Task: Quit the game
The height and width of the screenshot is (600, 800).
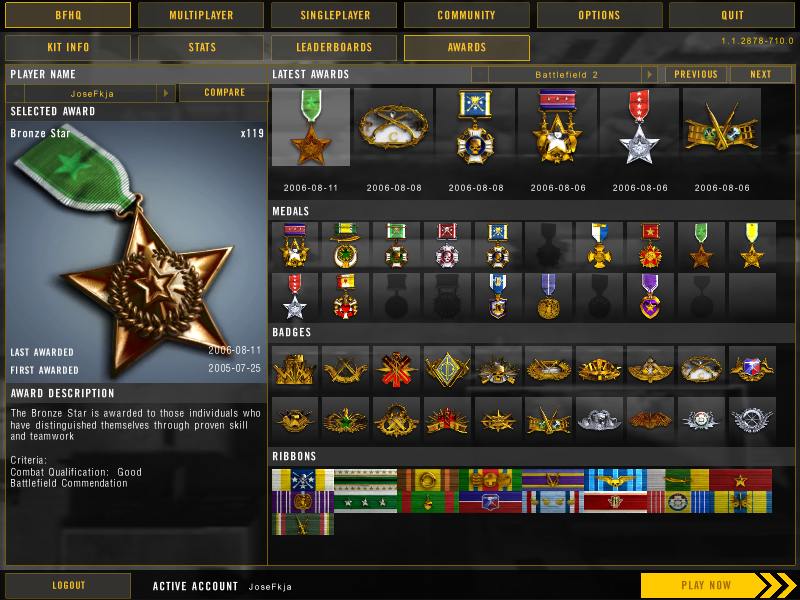Action: (x=732, y=15)
